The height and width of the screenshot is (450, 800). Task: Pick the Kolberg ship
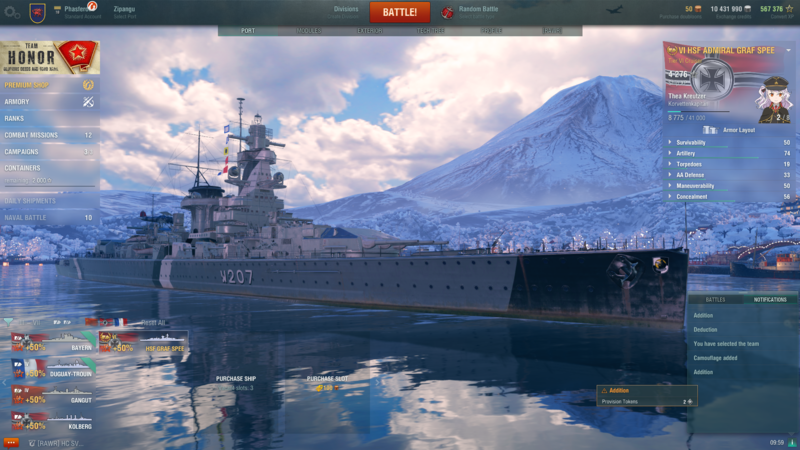pyautogui.click(x=52, y=420)
